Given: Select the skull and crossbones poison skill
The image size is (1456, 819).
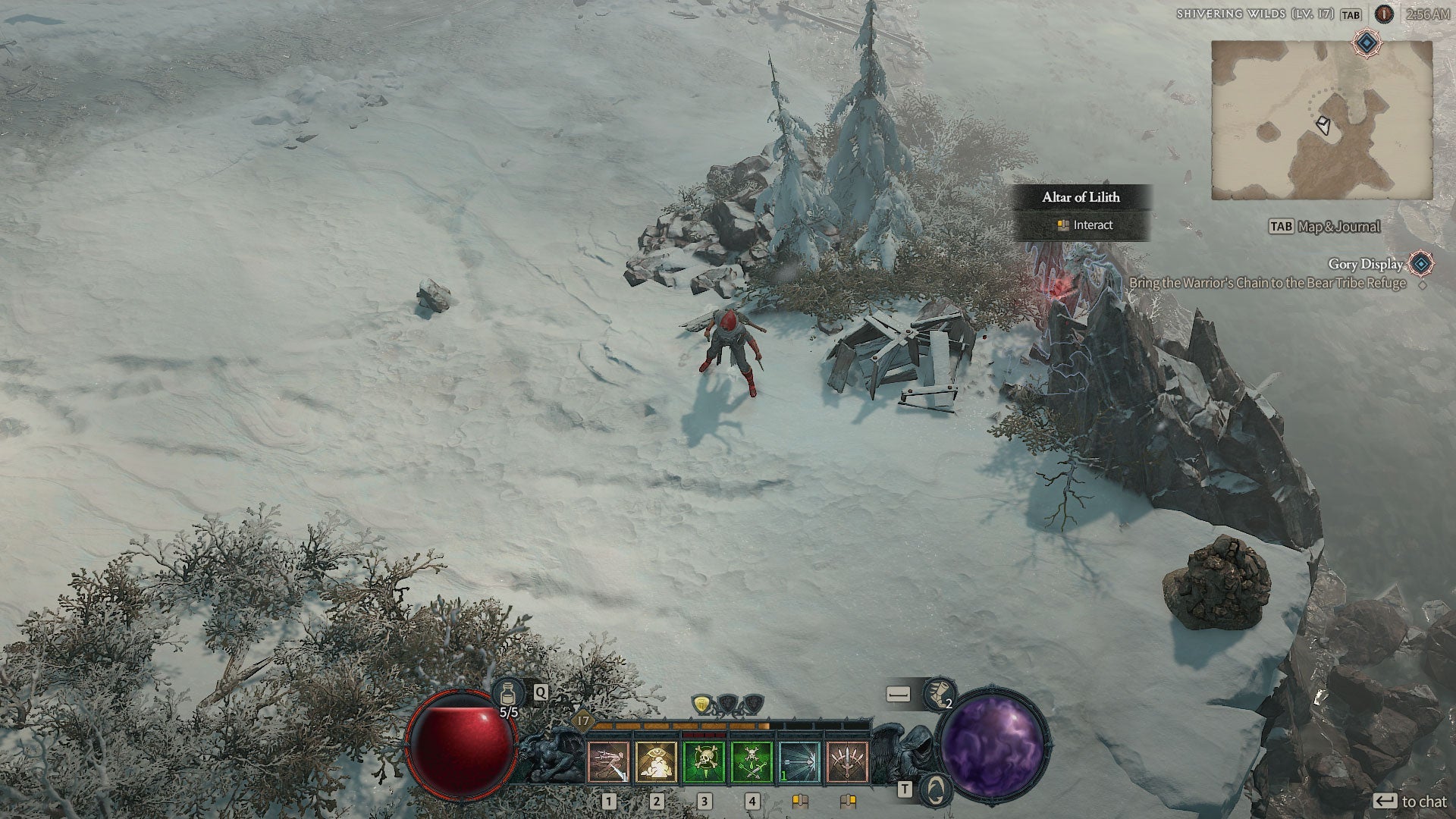Looking at the screenshot, I should (704, 762).
